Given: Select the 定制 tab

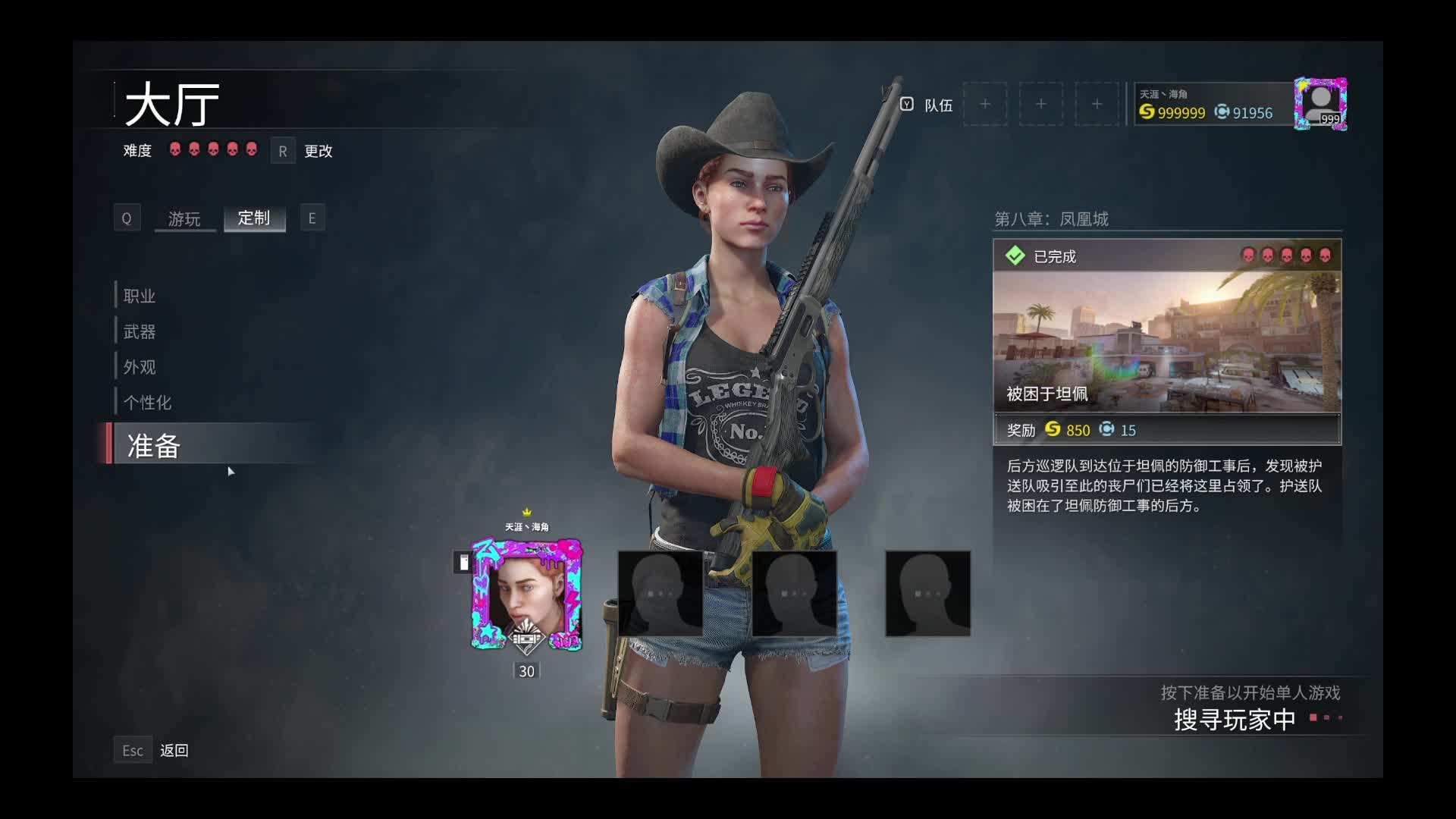Looking at the screenshot, I should [254, 218].
